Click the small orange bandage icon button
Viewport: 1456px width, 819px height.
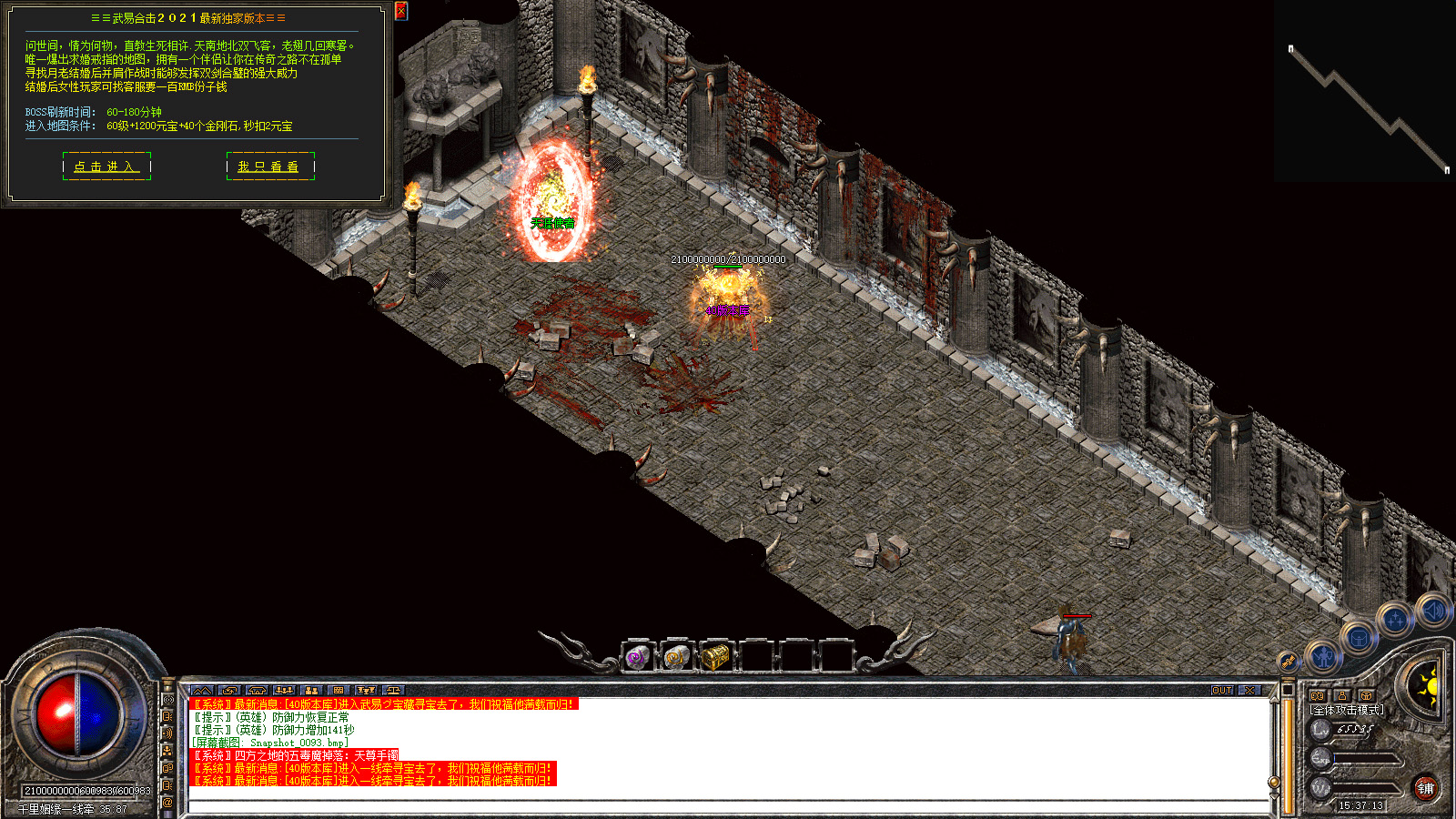point(1287,662)
